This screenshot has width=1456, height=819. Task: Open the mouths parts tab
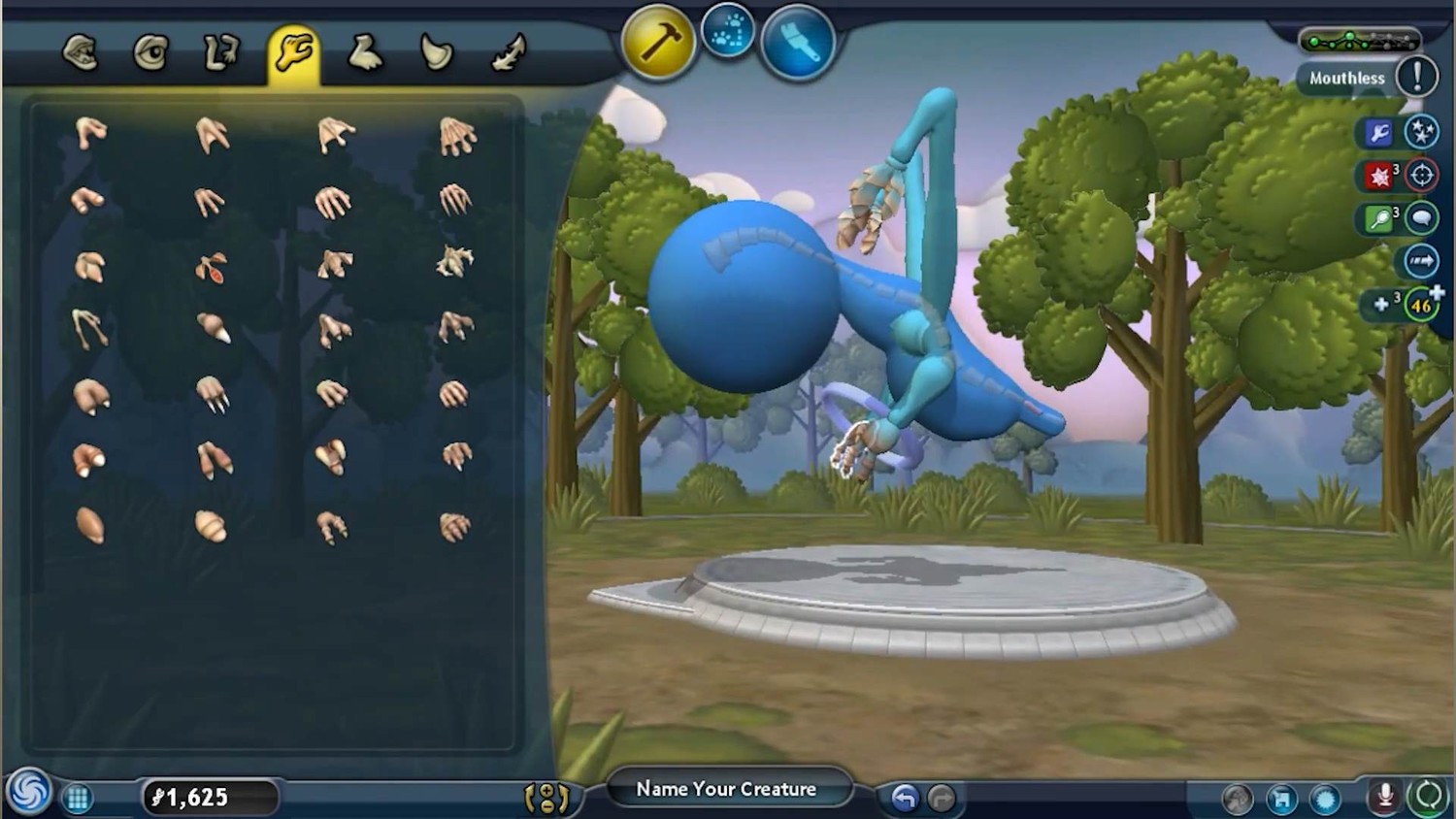81,52
